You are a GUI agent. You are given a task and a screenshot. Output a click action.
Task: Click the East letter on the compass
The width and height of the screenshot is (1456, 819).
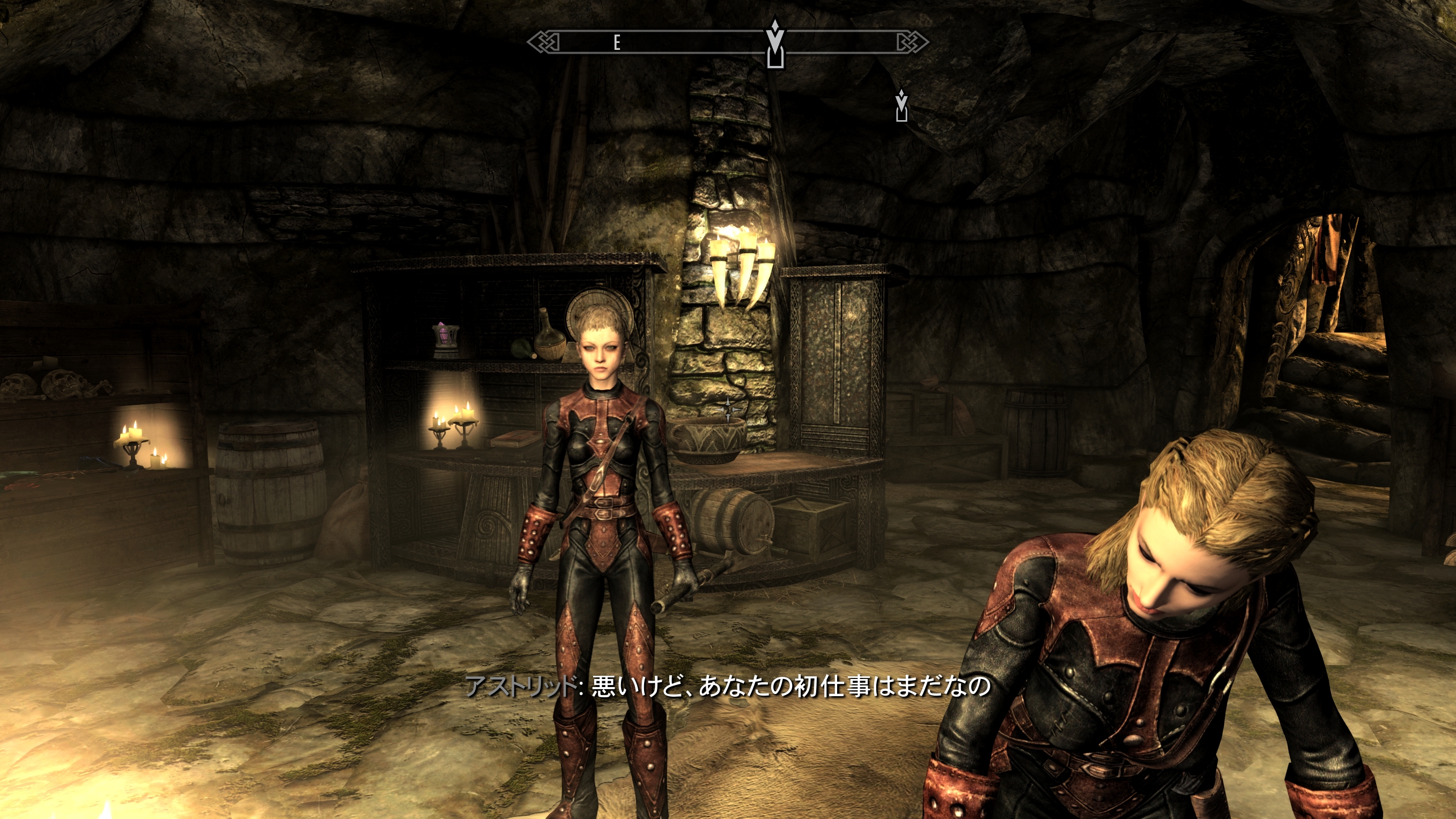(617, 42)
